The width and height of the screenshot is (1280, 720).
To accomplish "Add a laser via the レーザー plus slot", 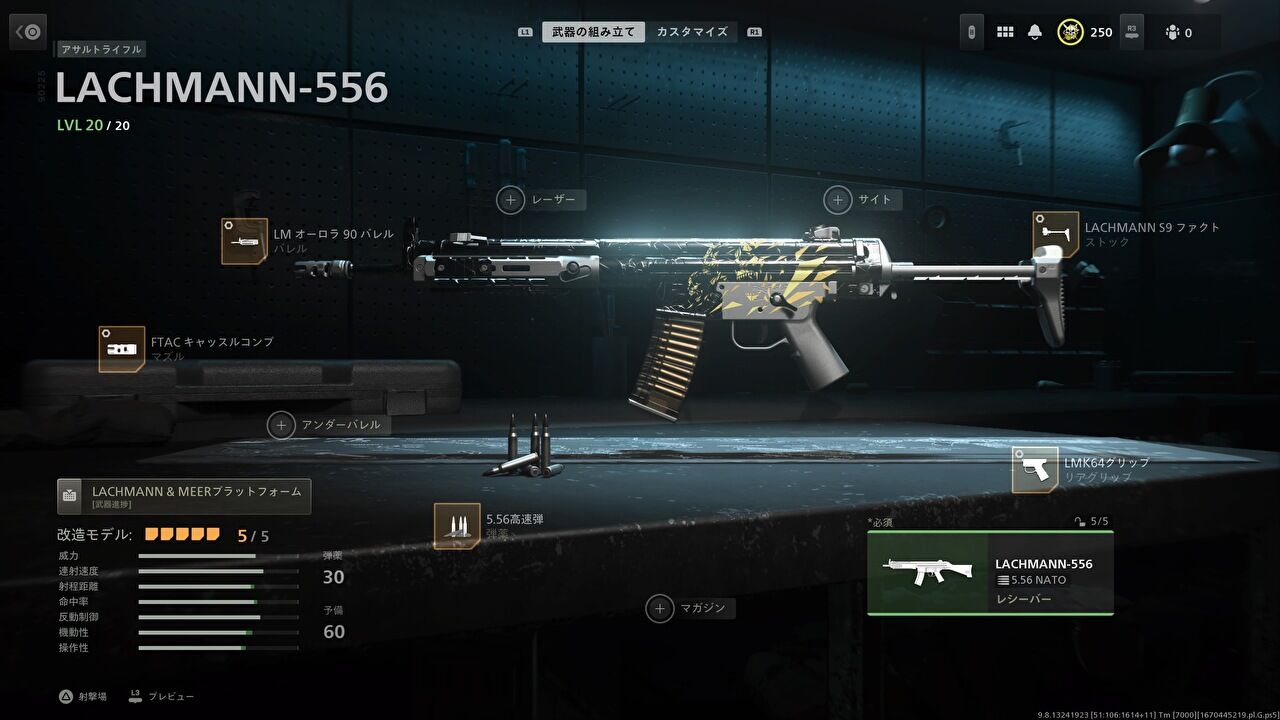I will 510,200.
